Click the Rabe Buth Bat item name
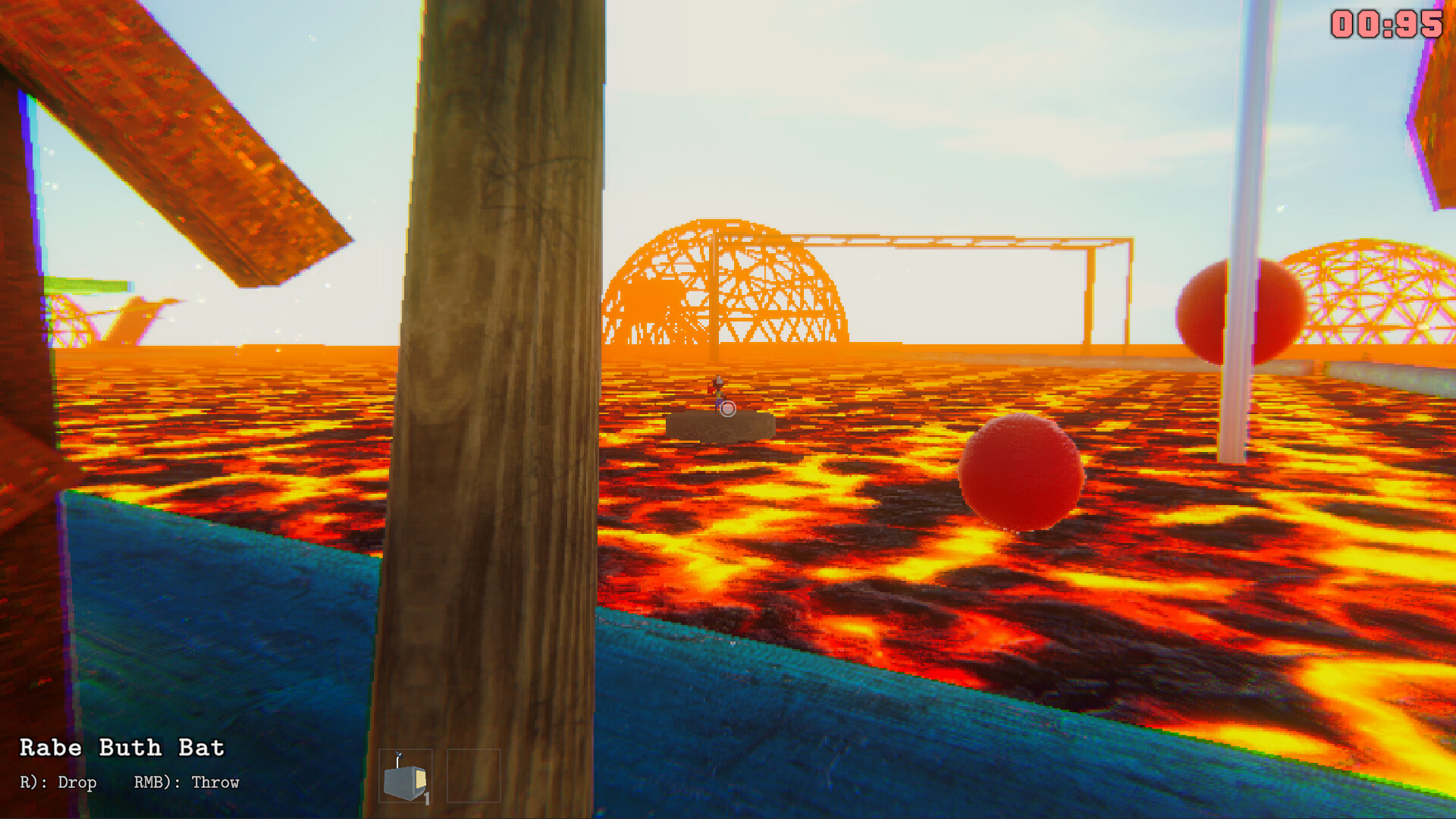 click(121, 747)
